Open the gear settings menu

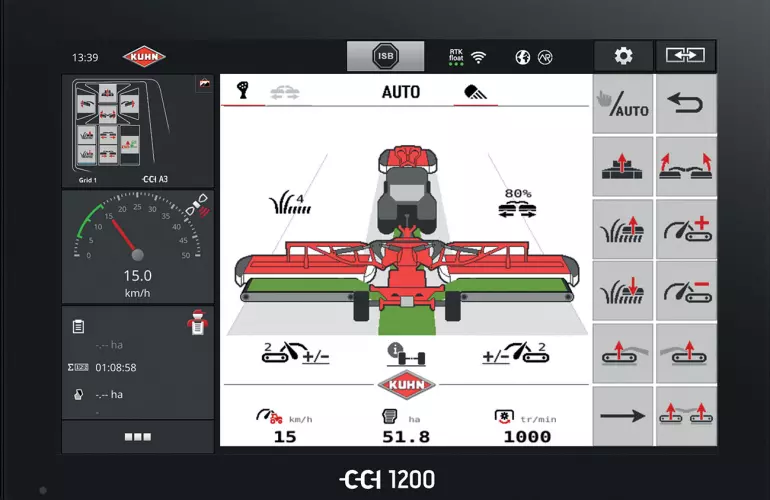[623, 56]
